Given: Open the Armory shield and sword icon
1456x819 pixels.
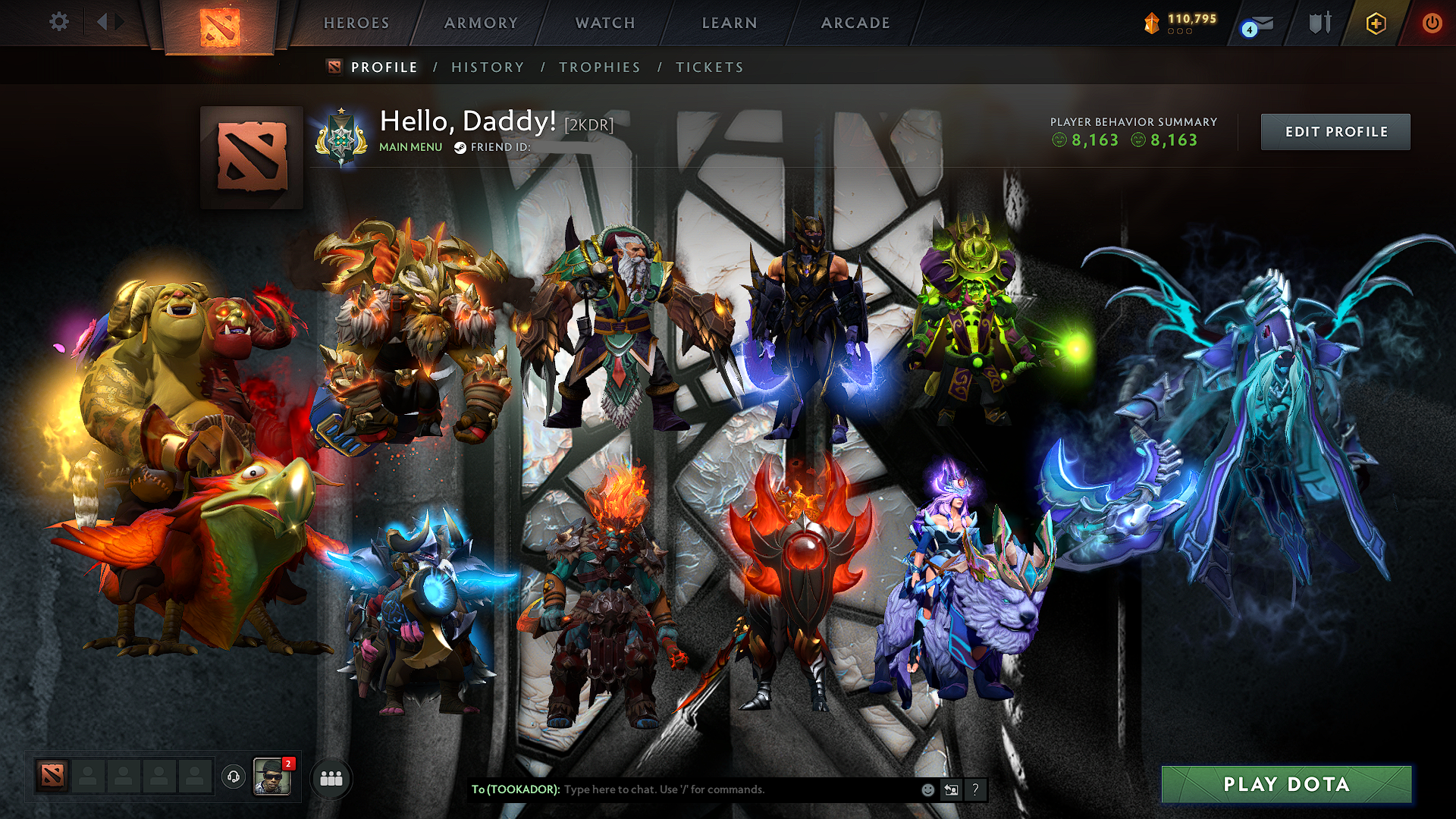Looking at the screenshot, I should tap(1319, 23).
